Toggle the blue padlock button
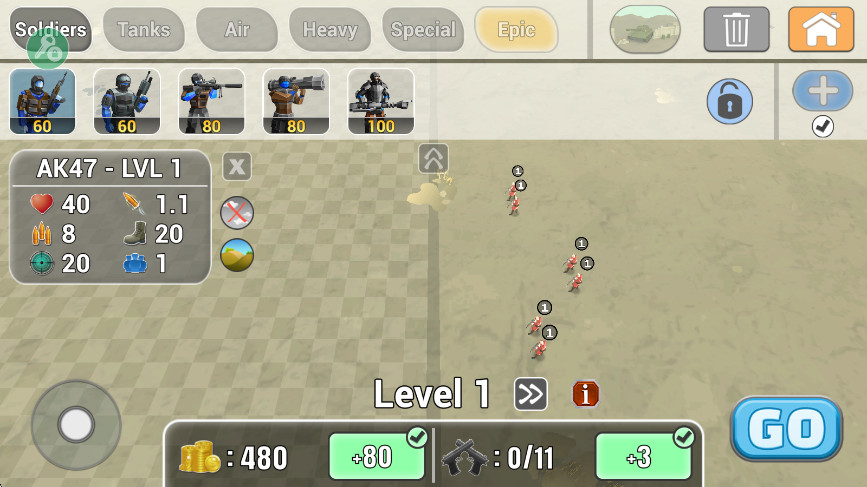Viewport: 867px width, 487px height. coord(730,102)
